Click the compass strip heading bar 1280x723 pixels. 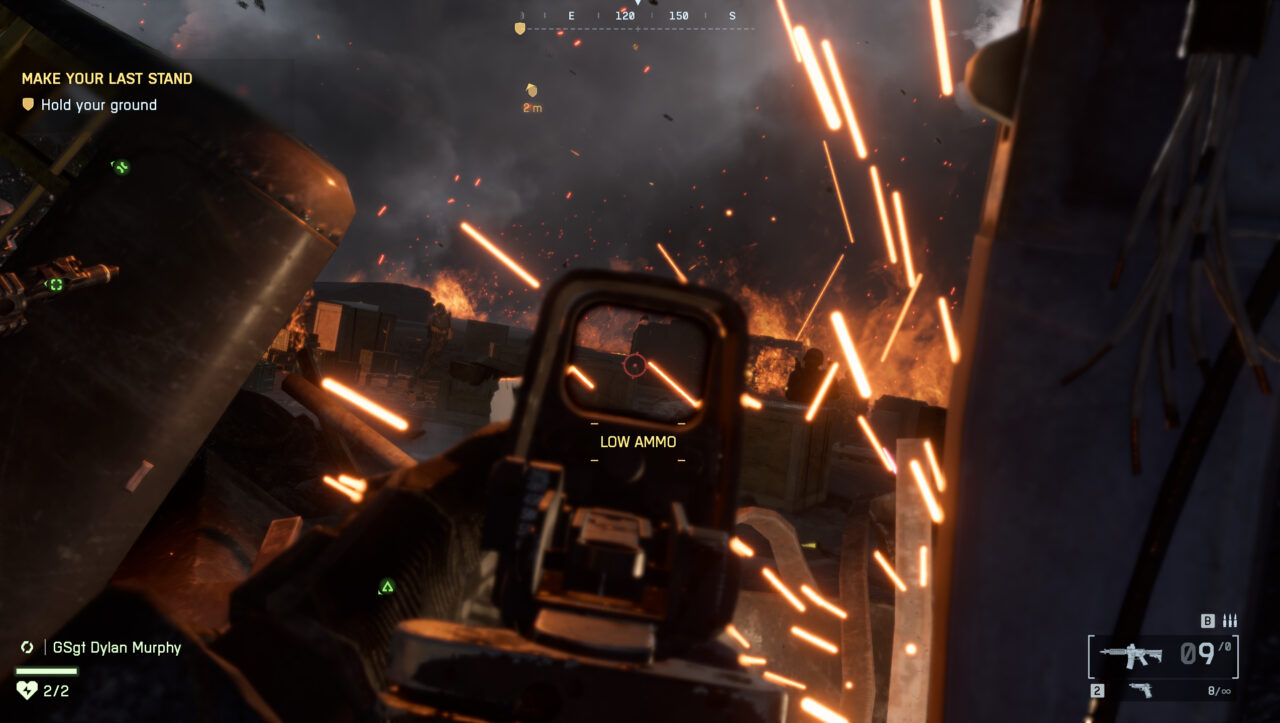[638, 17]
